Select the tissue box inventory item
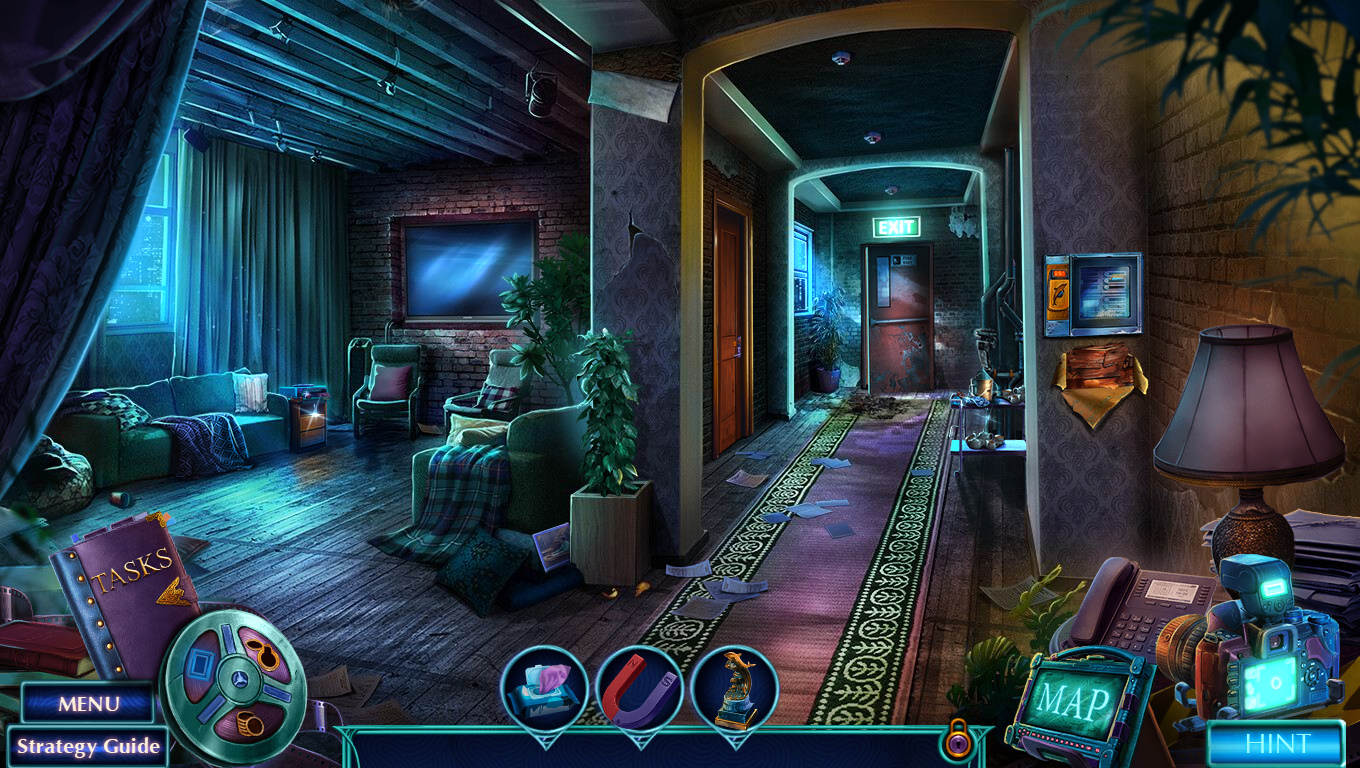The width and height of the screenshot is (1360, 768). (543, 689)
